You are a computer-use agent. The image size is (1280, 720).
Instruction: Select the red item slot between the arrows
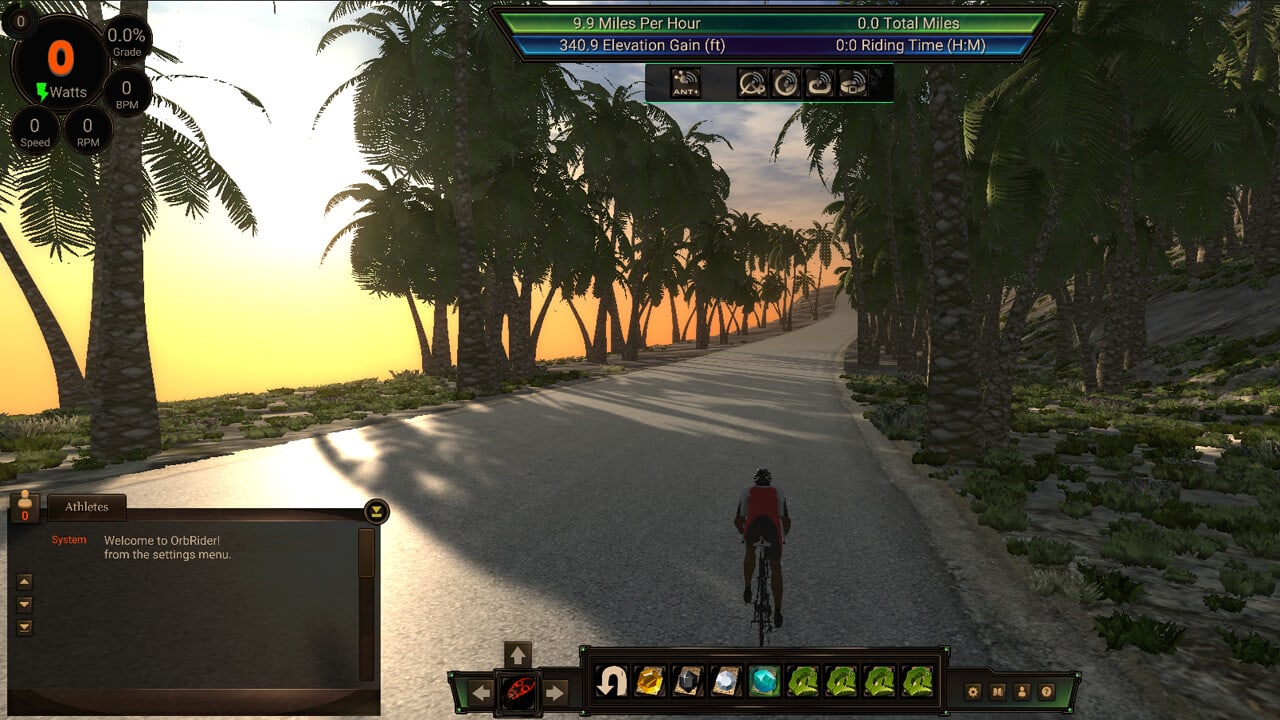point(518,691)
